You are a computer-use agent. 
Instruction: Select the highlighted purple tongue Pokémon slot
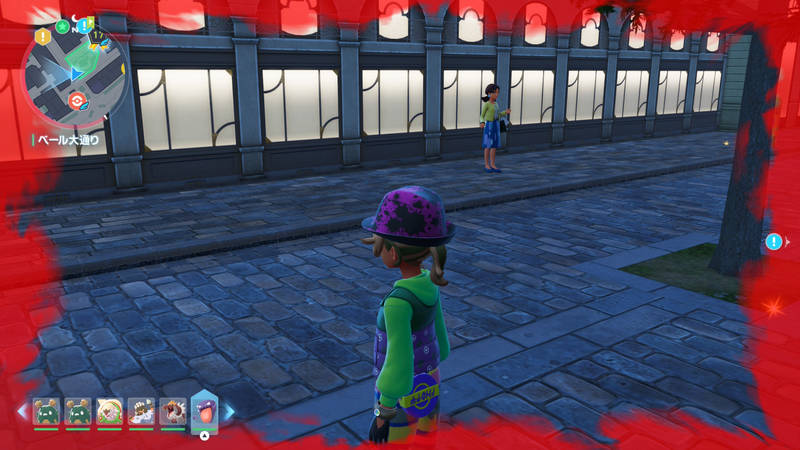pos(204,411)
